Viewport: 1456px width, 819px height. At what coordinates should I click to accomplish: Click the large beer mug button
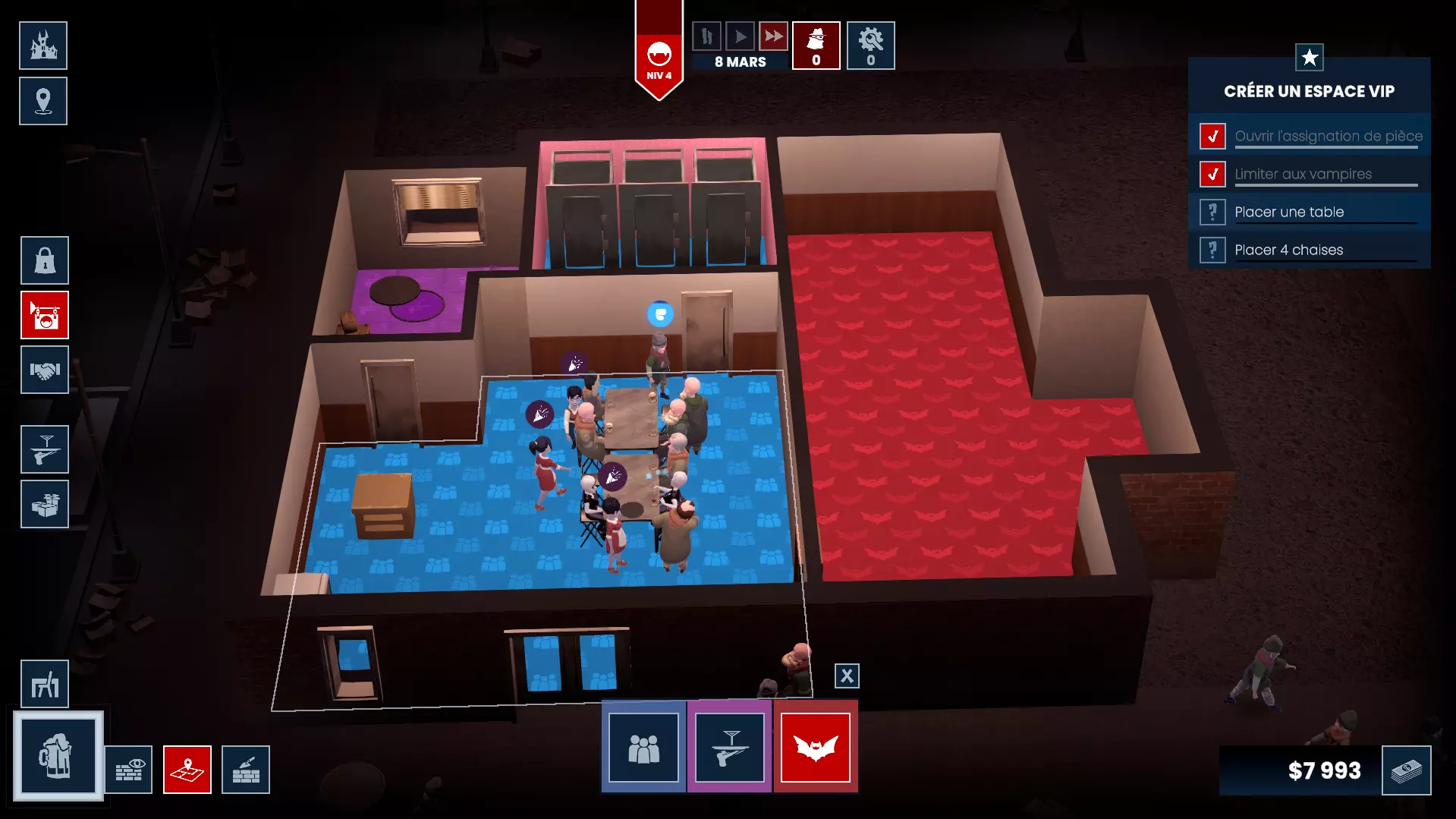[58, 755]
